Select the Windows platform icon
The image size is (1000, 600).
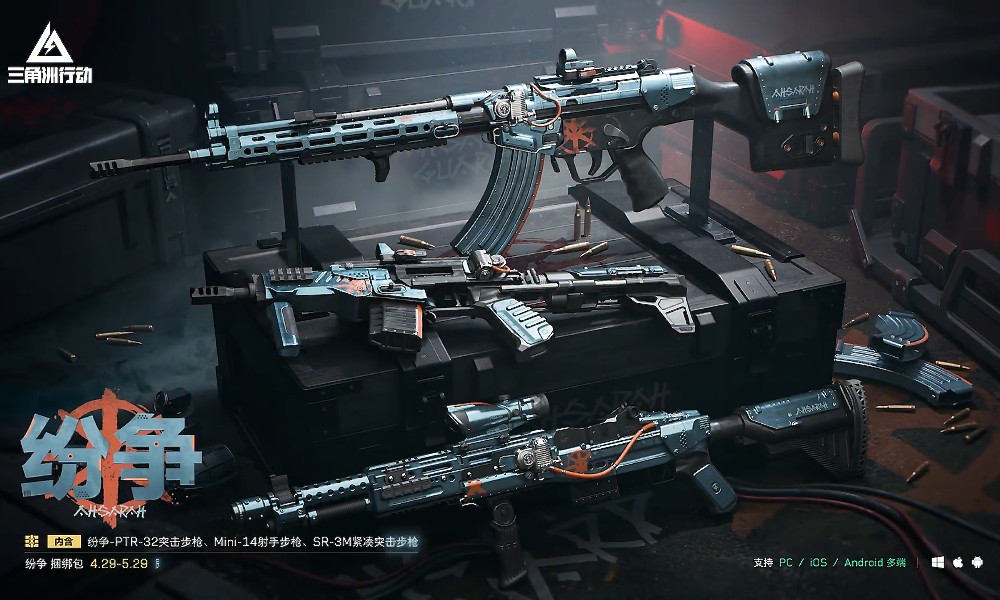pos(937,563)
